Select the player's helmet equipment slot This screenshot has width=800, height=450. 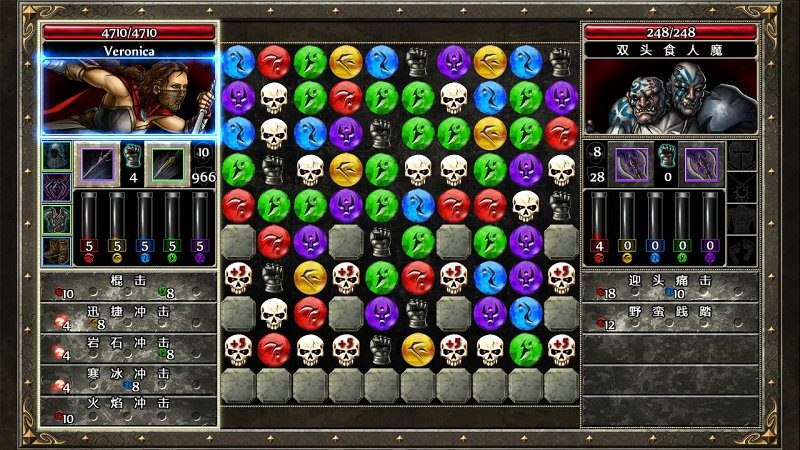coord(56,156)
